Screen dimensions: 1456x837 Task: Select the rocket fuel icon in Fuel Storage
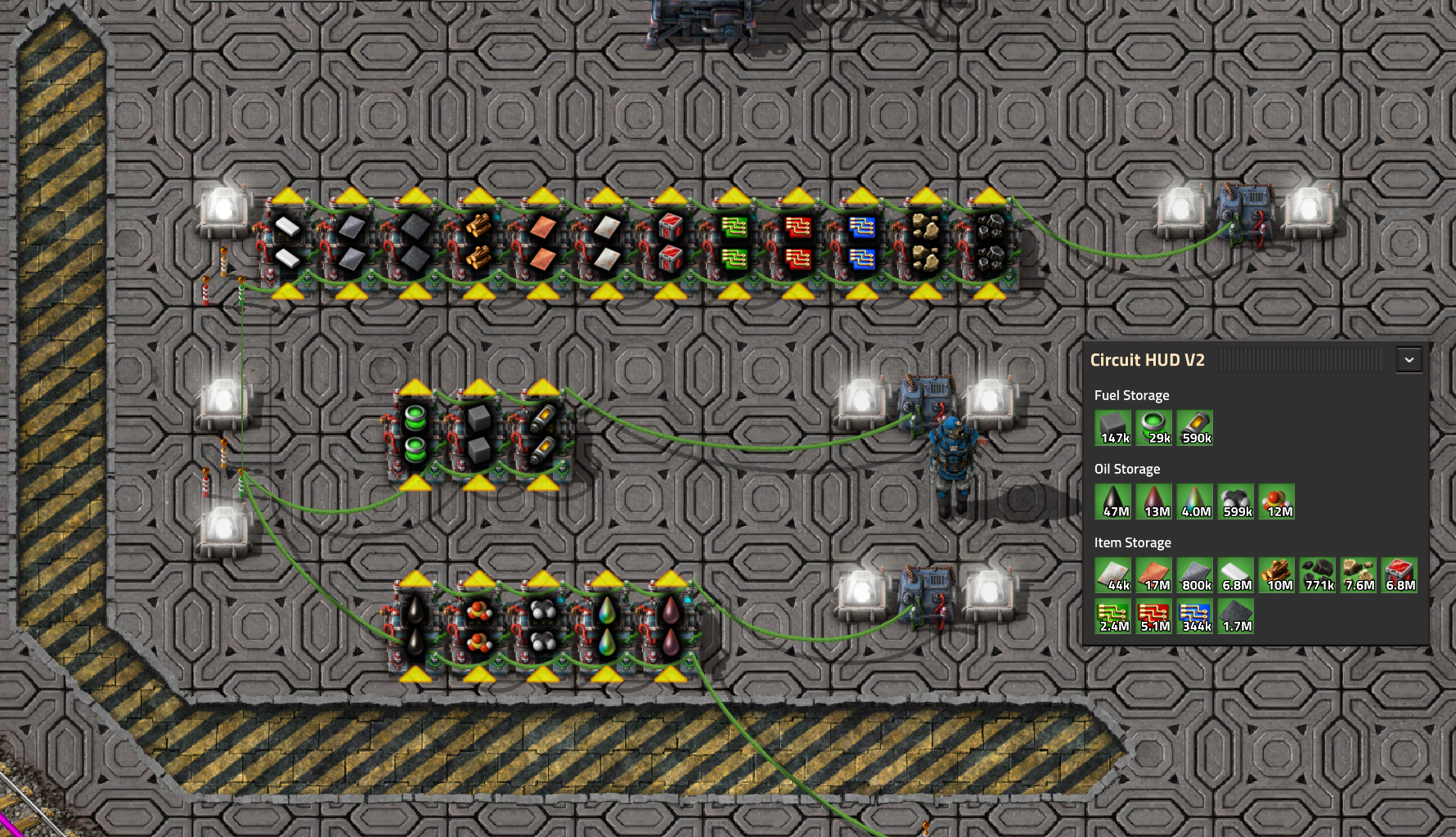[1195, 425]
